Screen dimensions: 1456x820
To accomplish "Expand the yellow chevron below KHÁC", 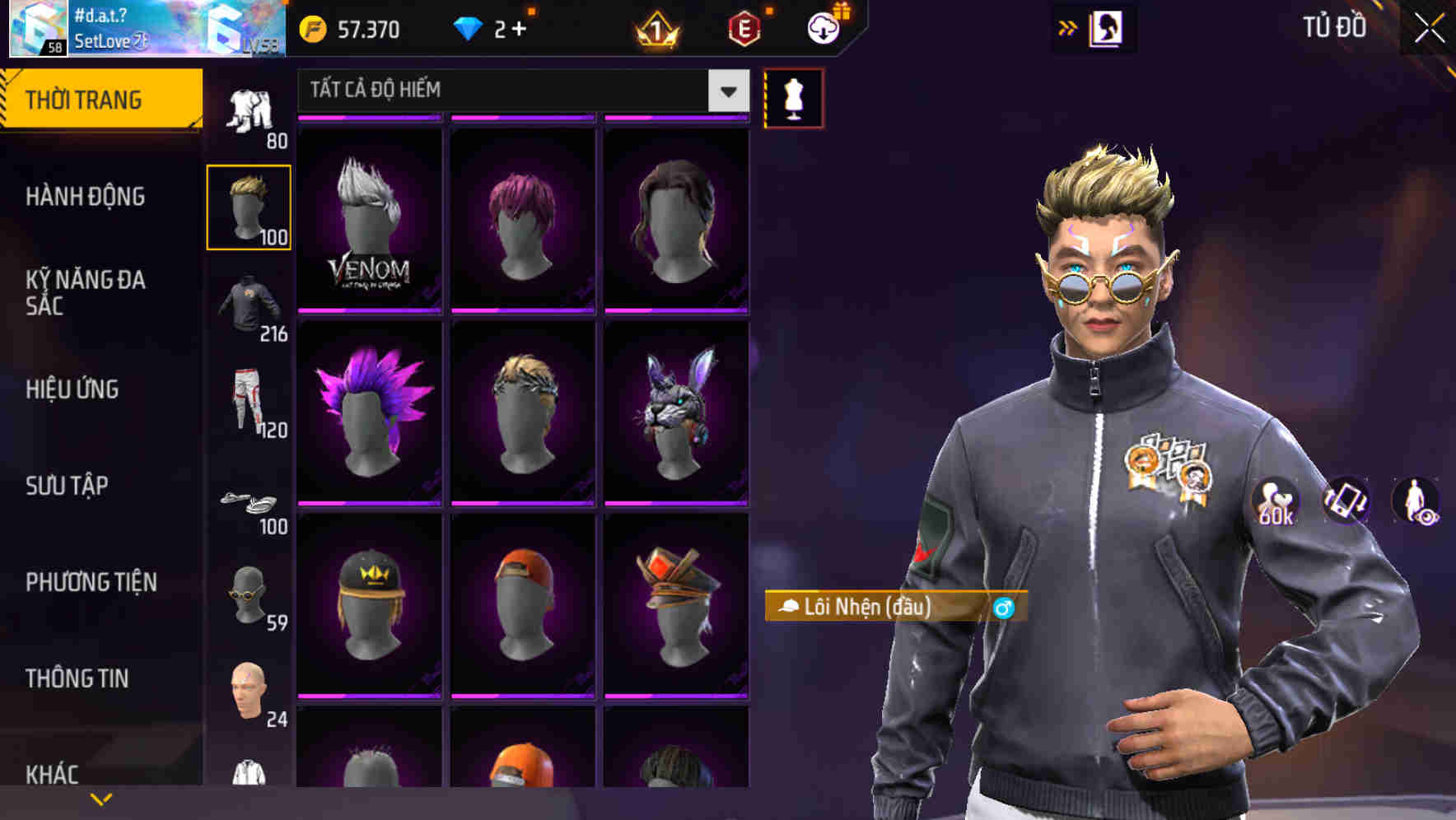I will tap(101, 799).
